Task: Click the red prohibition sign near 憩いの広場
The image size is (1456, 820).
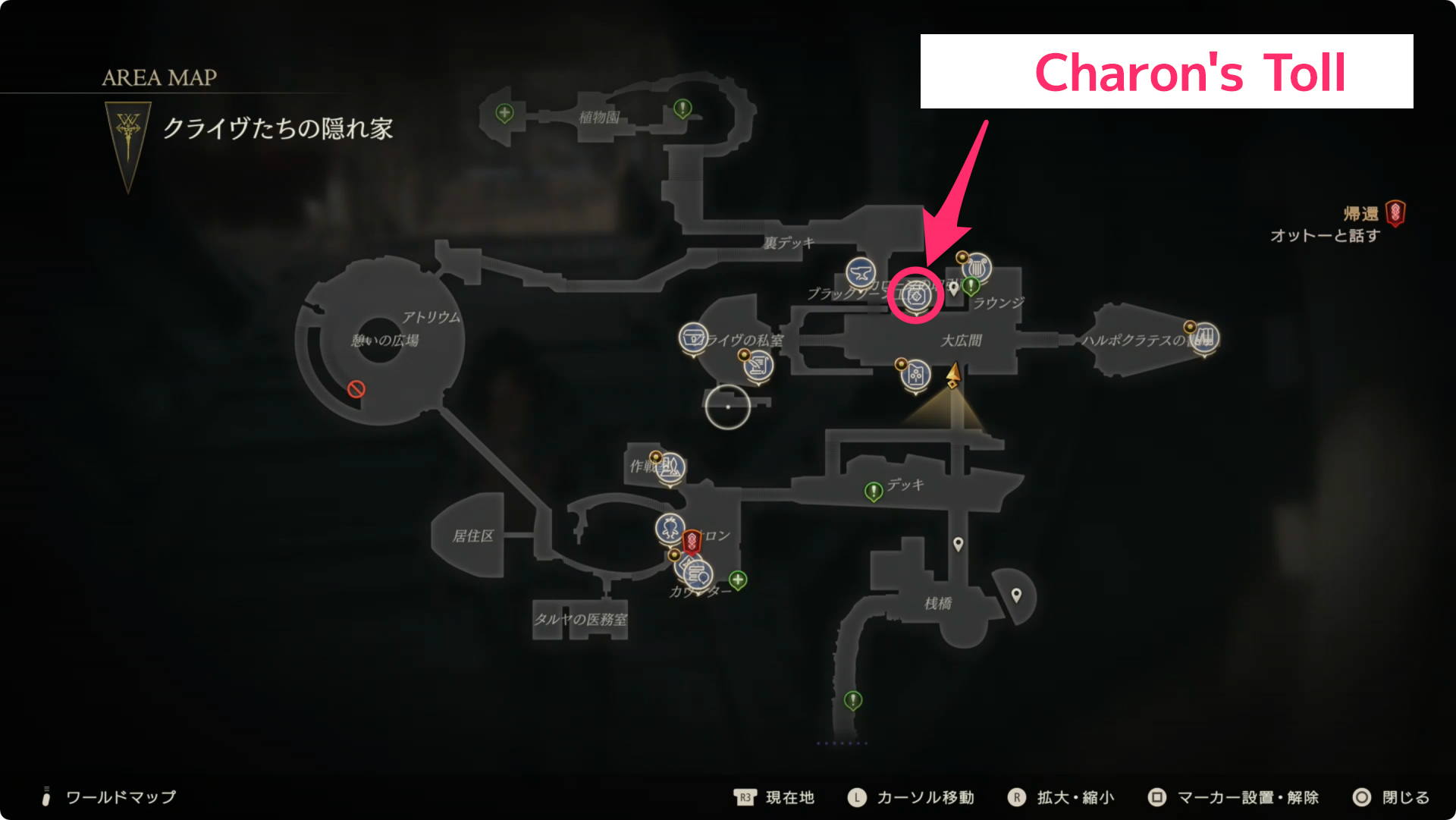Action: point(356,391)
